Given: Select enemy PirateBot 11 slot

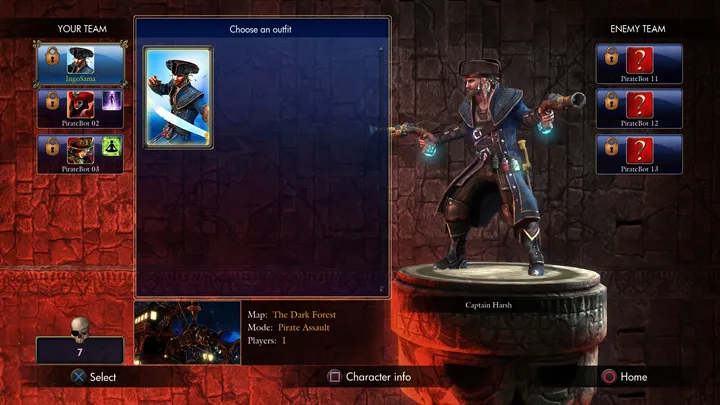Looking at the screenshot, I should coord(639,63).
